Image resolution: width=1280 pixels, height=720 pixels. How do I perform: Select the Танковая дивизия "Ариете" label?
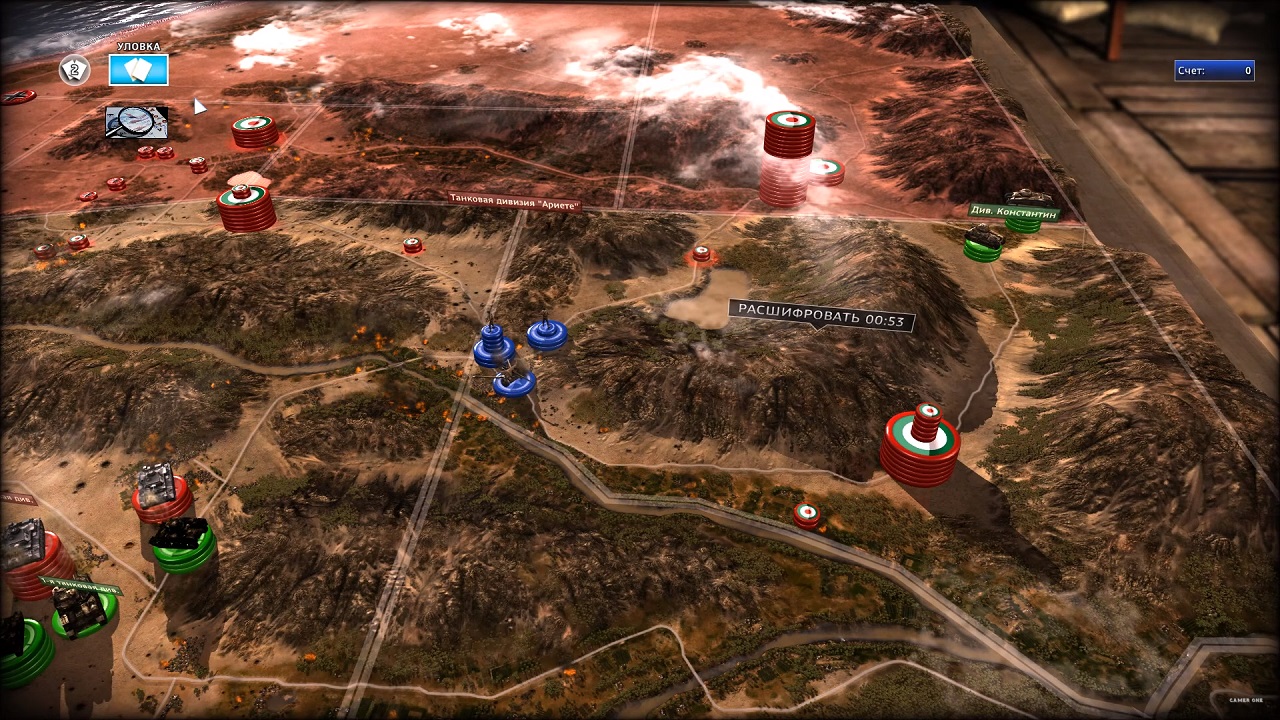point(513,201)
